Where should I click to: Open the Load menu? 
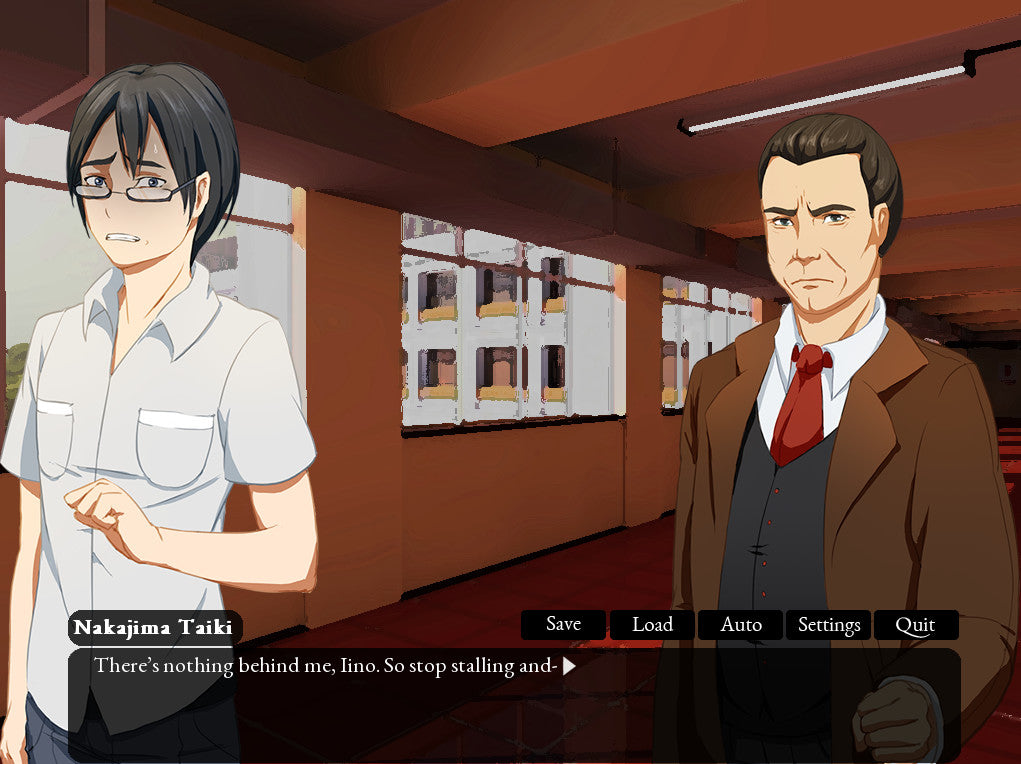coord(652,625)
